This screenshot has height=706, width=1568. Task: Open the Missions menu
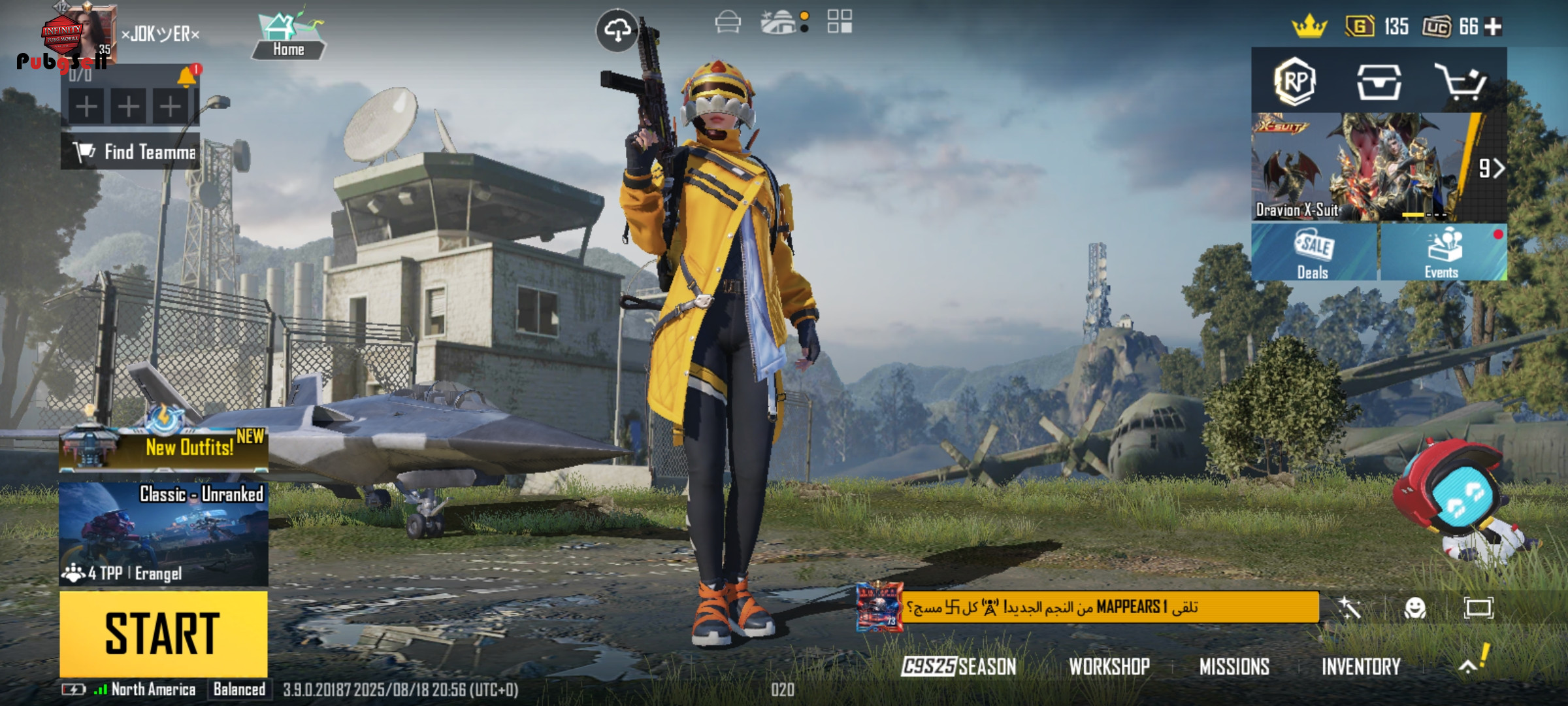pos(1234,667)
